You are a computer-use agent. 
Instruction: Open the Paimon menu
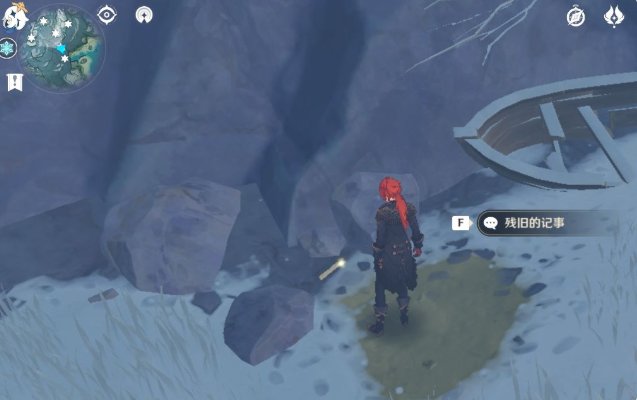(x=14, y=15)
